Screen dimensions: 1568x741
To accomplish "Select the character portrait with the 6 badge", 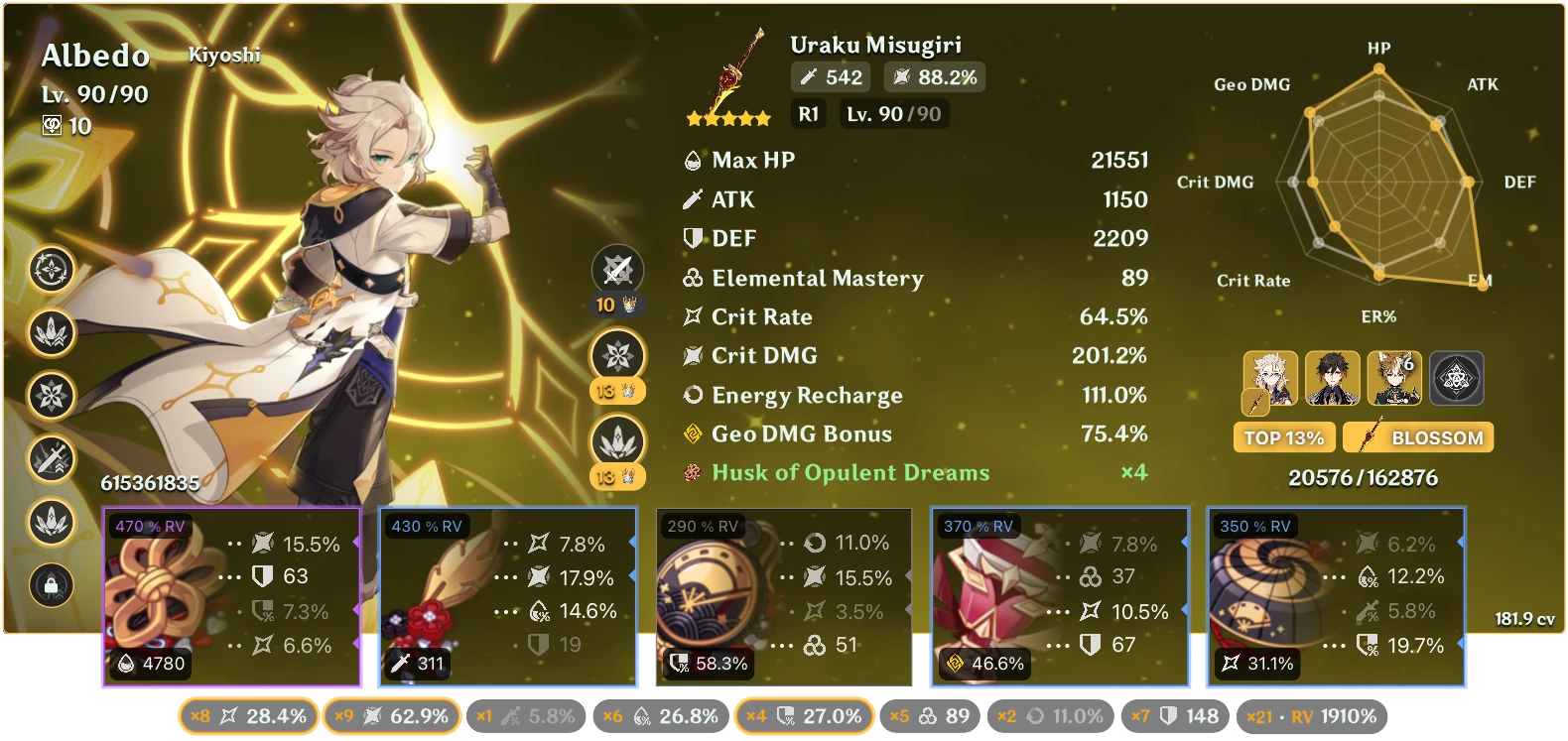I will (1394, 379).
